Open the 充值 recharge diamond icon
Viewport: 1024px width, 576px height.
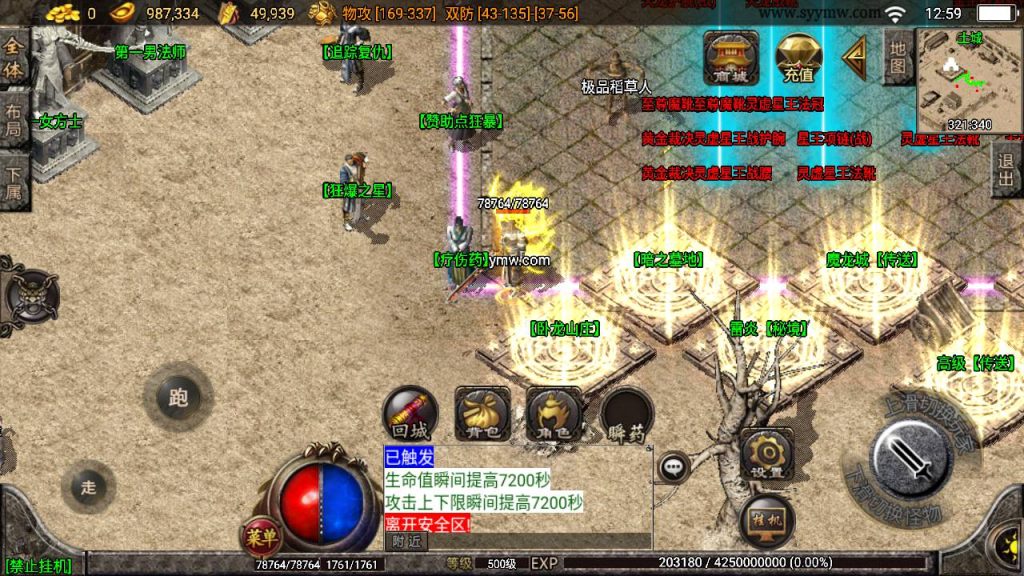[x=798, y=58]
